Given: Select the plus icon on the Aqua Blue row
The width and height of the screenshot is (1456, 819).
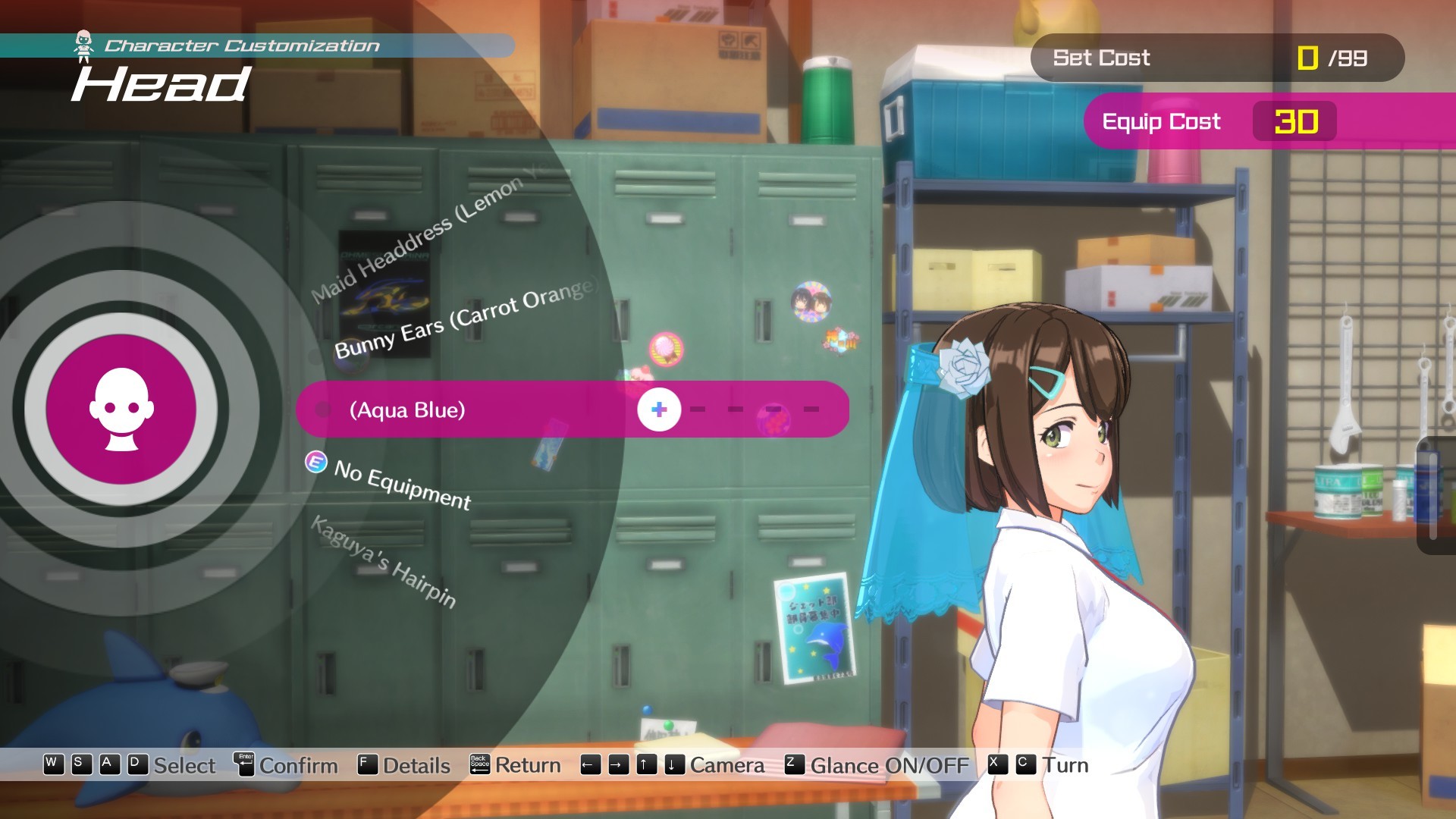Looking at the screenshot, I should (x=659, y=409).
